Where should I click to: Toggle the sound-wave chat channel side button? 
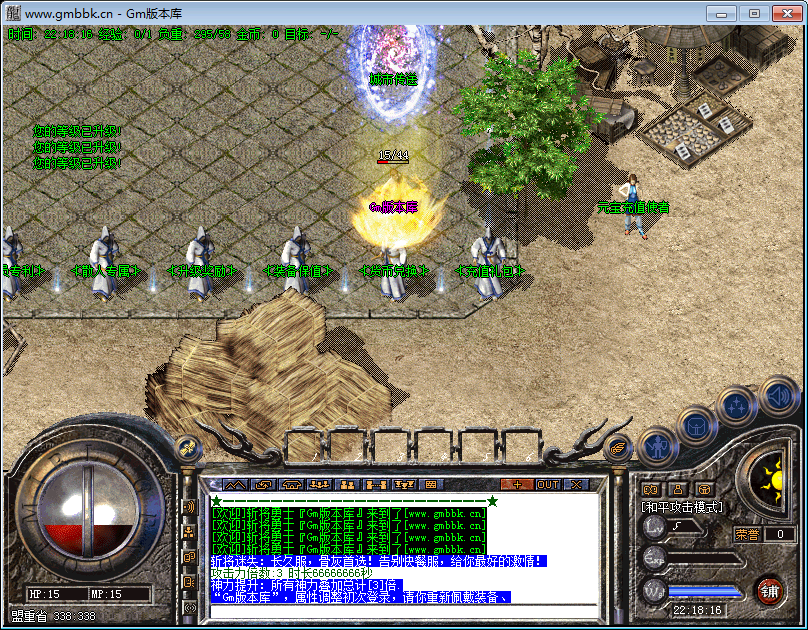189,507
